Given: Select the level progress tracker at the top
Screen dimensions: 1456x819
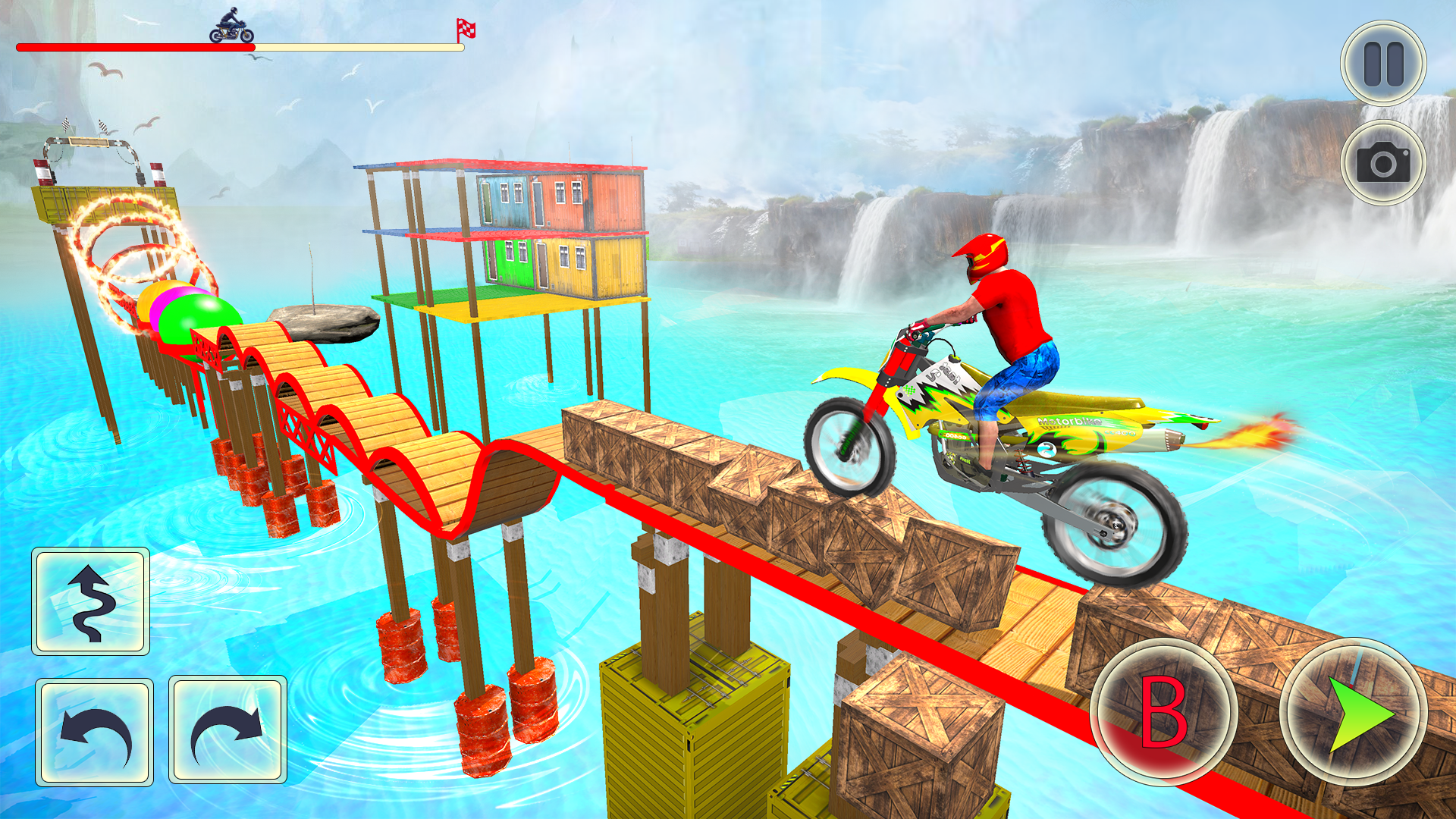Looking at the screenshot, I should 241,45.
